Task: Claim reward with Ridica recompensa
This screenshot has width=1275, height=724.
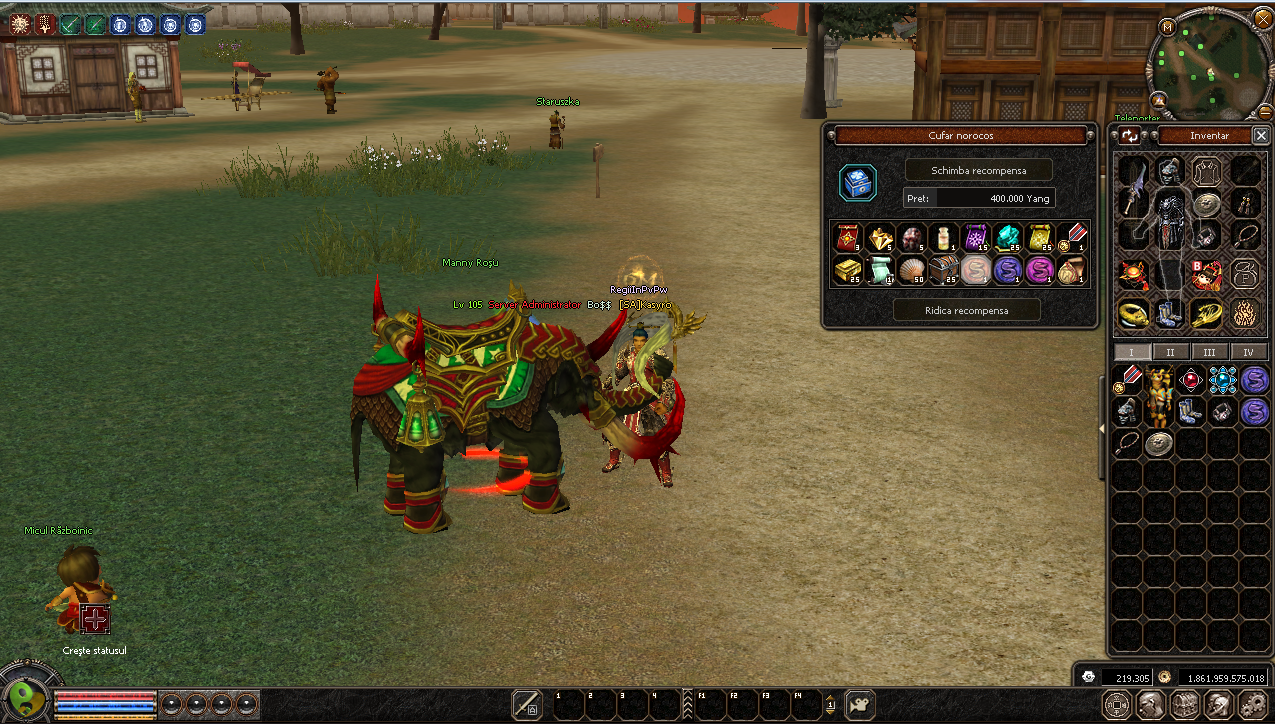Action: (966, 310)
